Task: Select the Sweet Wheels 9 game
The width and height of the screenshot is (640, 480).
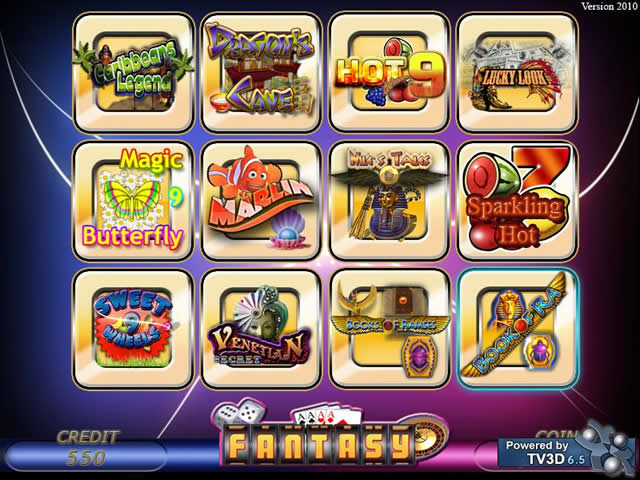Action: pyautogui.click(x=133, y=328)
